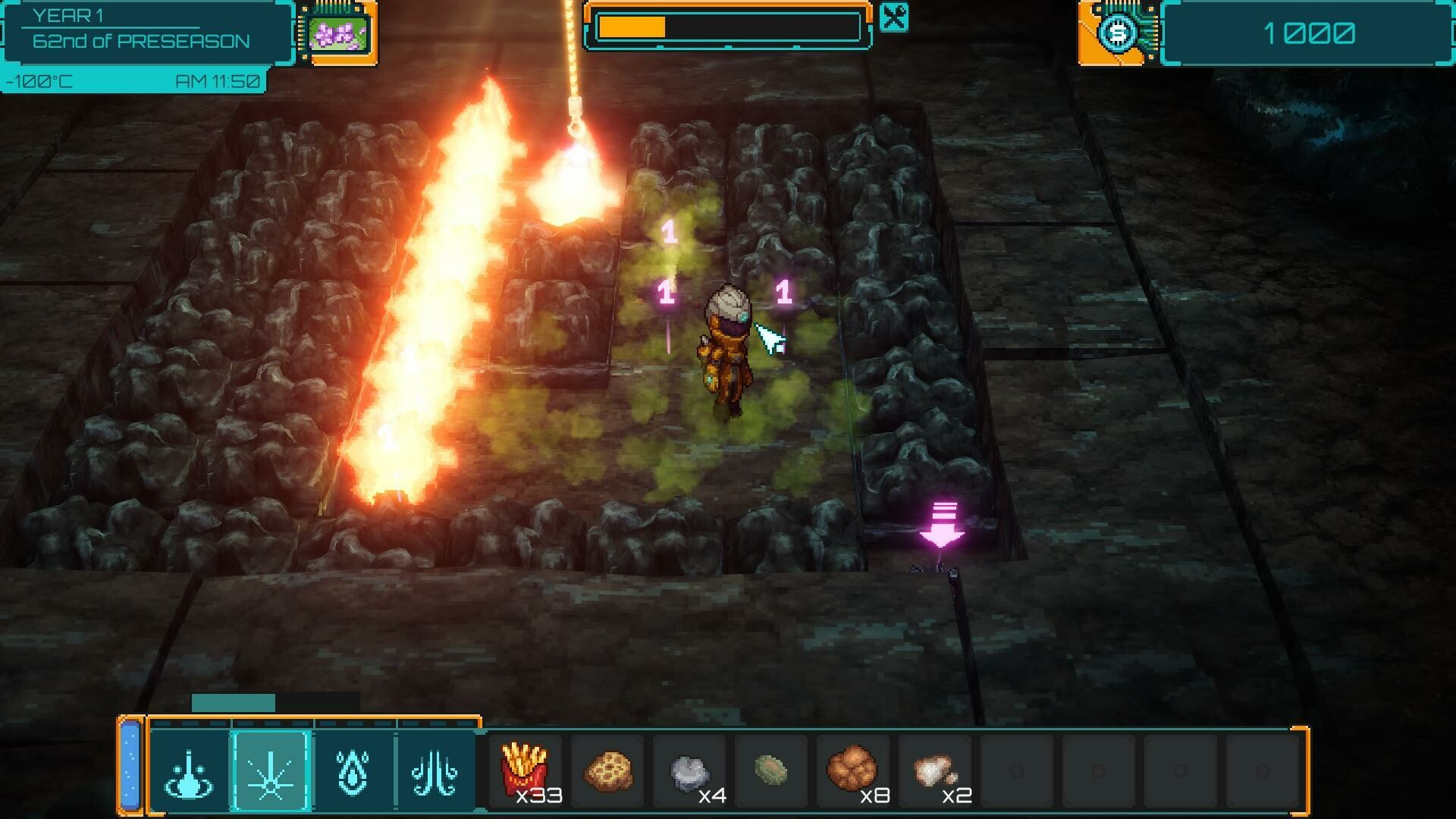Select the green seed item slot

pyautogui.click(x=772, y=770)
